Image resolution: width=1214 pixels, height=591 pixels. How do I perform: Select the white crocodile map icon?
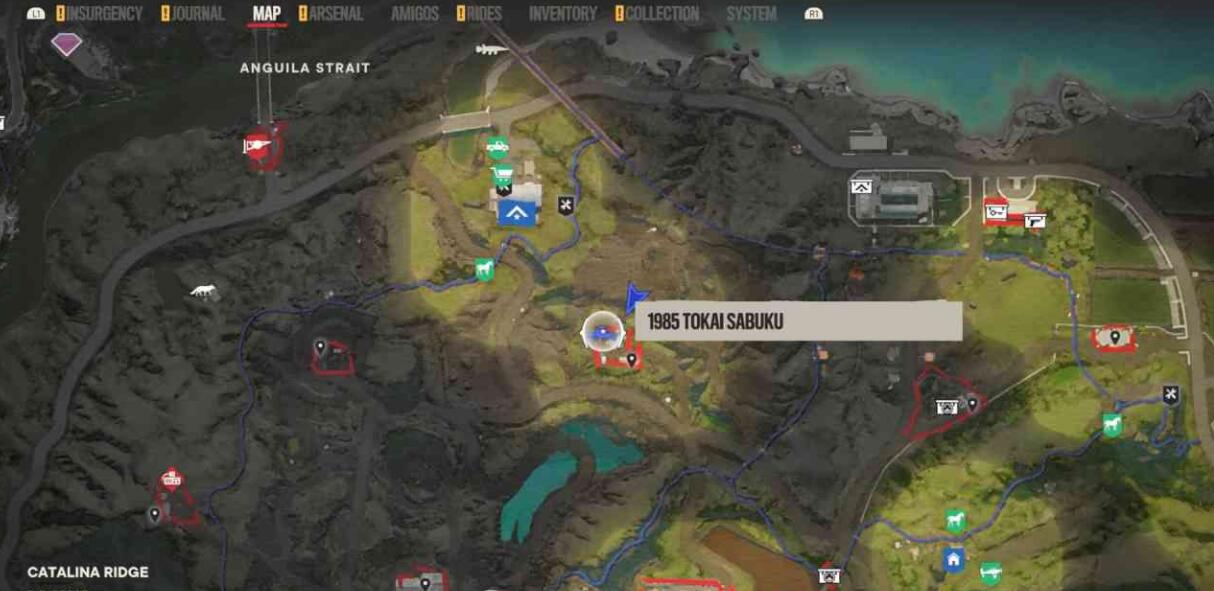tap(492, 48)
